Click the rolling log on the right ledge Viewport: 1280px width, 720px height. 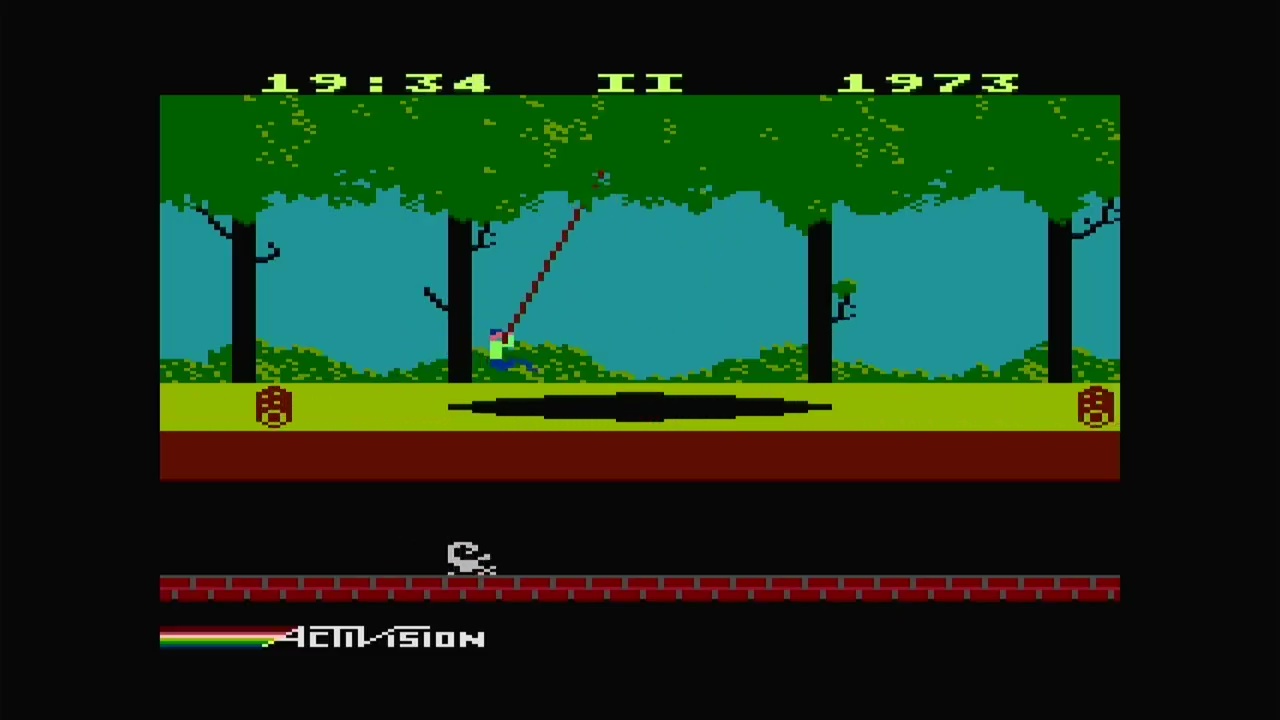coord(1095,408)
